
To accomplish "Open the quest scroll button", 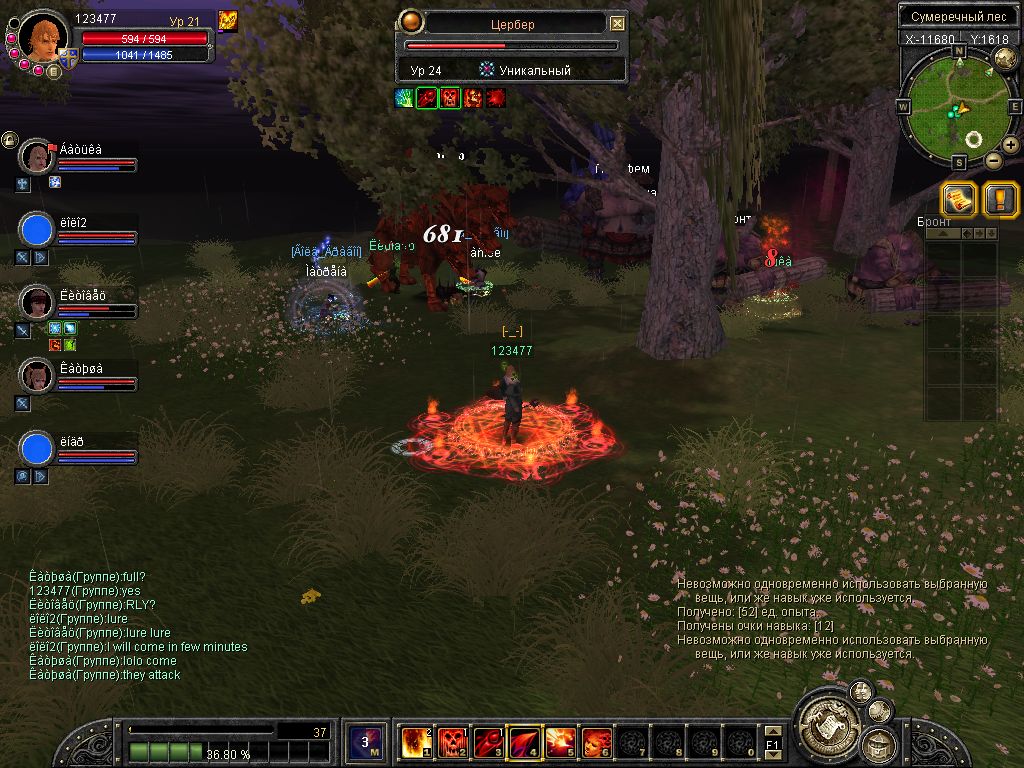I will pos(959,198).
